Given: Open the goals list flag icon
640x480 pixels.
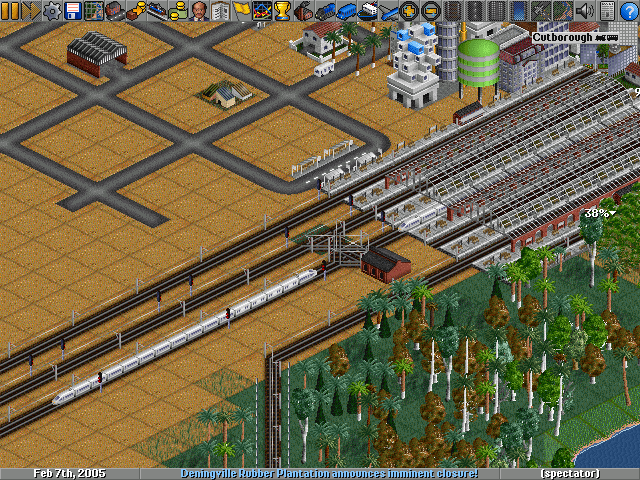Looking at the screenshot, I should click(242, 11).
